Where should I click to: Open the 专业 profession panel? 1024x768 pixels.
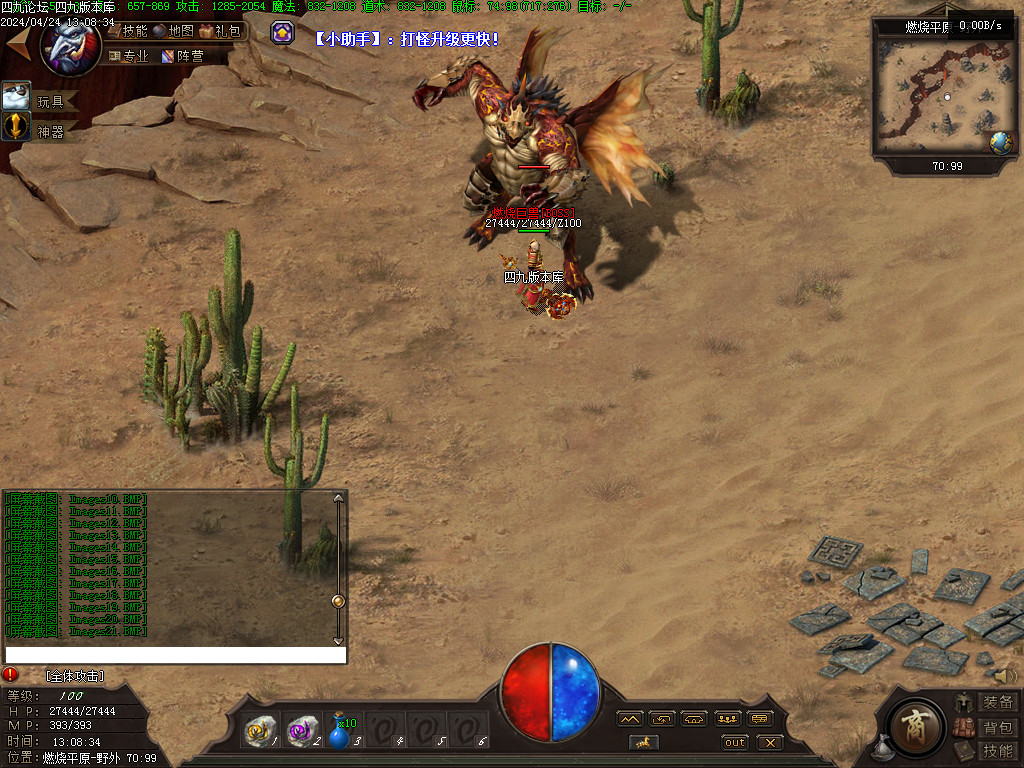point(128,57)
